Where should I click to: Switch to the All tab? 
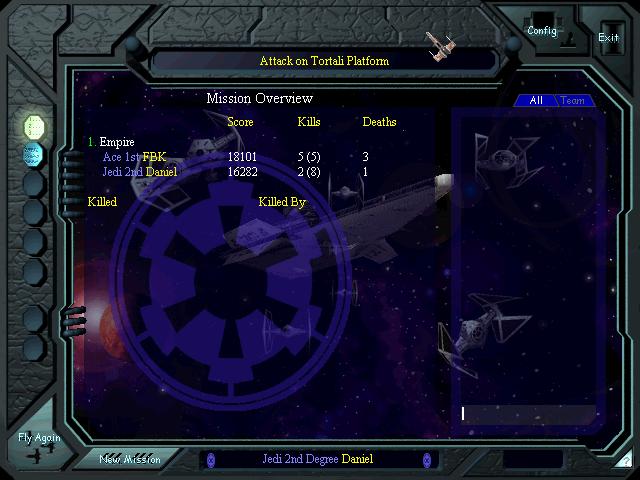[536, 101]
